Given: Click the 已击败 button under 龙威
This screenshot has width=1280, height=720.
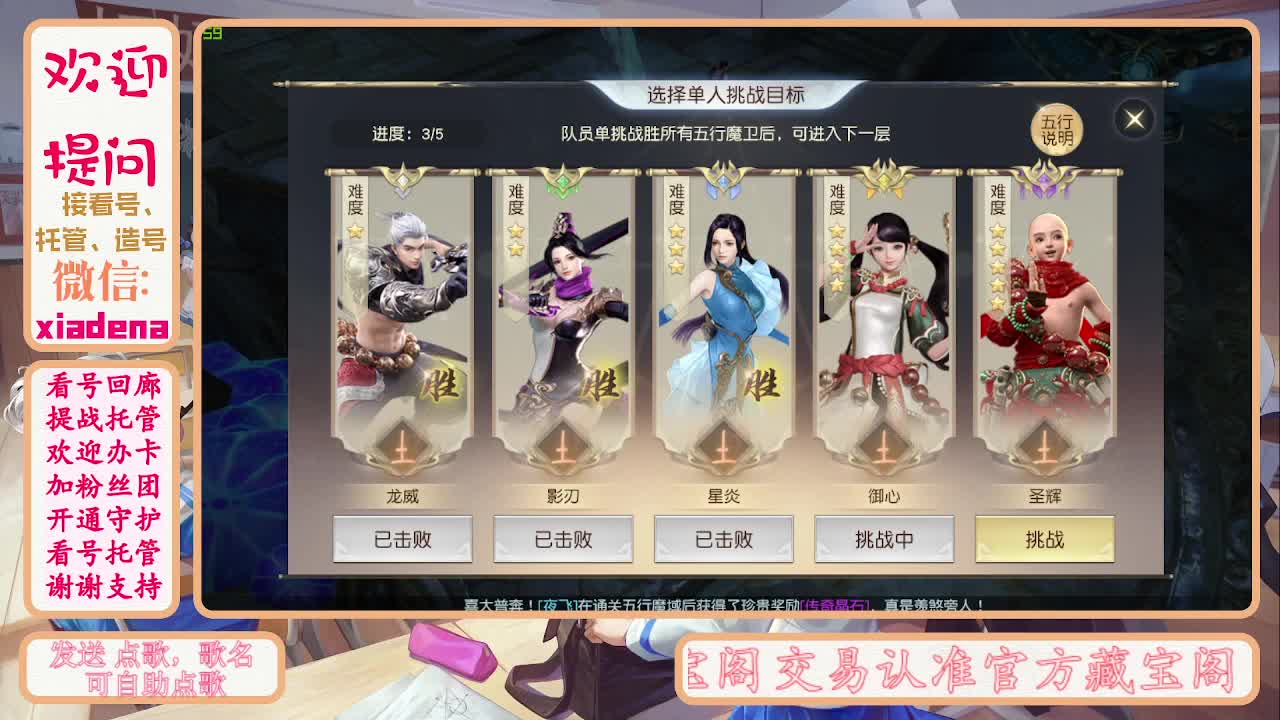Looking at the screenshot, I should point(403,539).
